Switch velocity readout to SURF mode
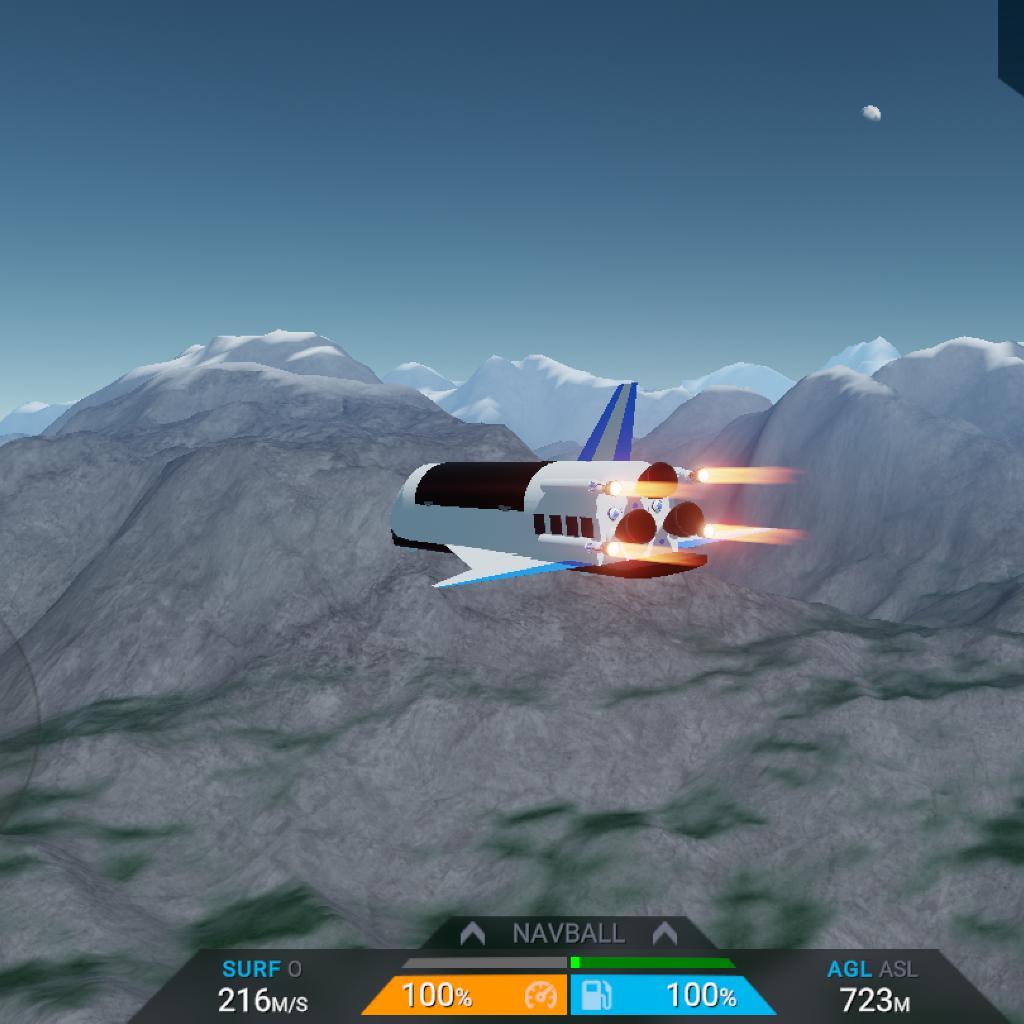Screen dimensions: 1024x1024 251,969
